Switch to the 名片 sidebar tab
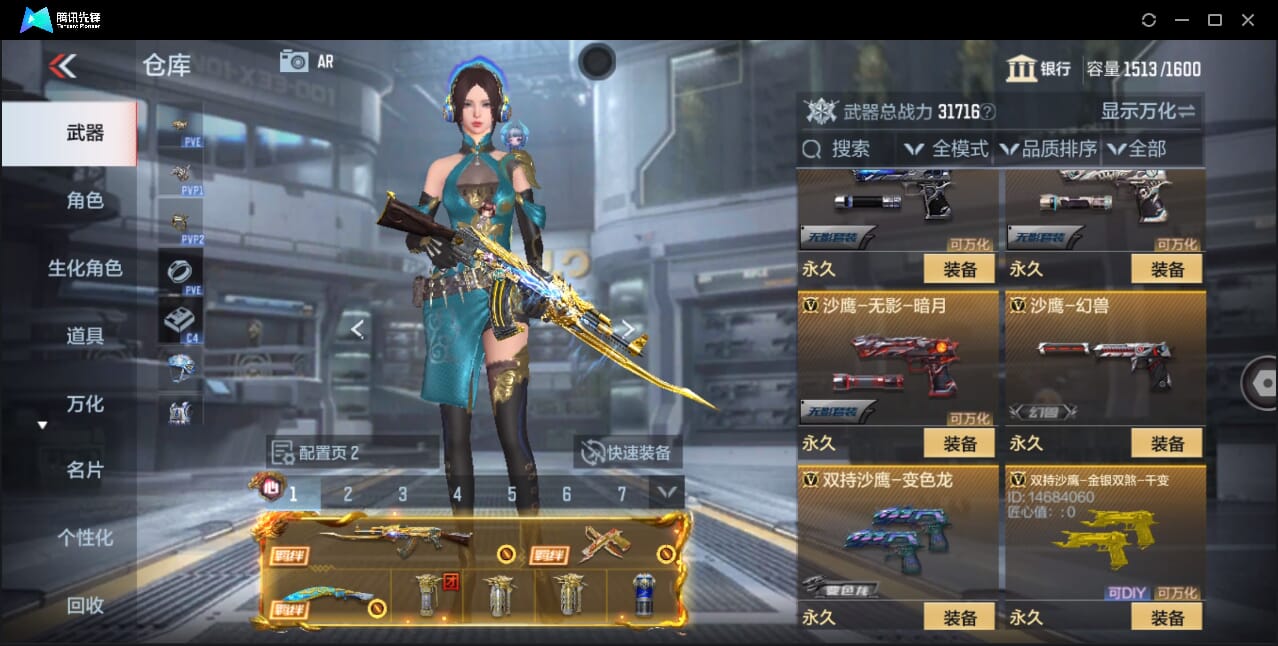1278x646 pixels. click(85, 470)
